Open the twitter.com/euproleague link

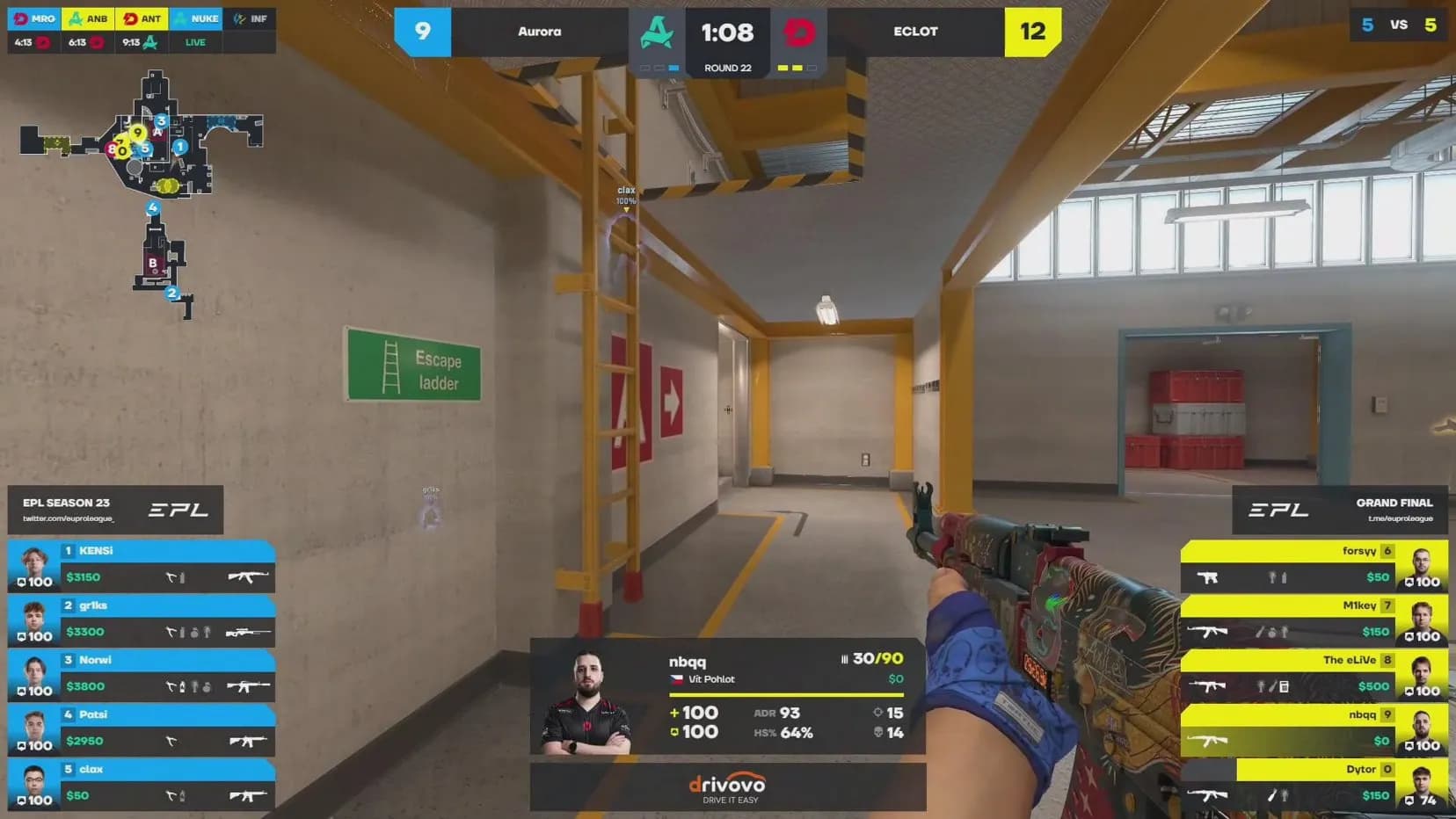pos(66,520)
